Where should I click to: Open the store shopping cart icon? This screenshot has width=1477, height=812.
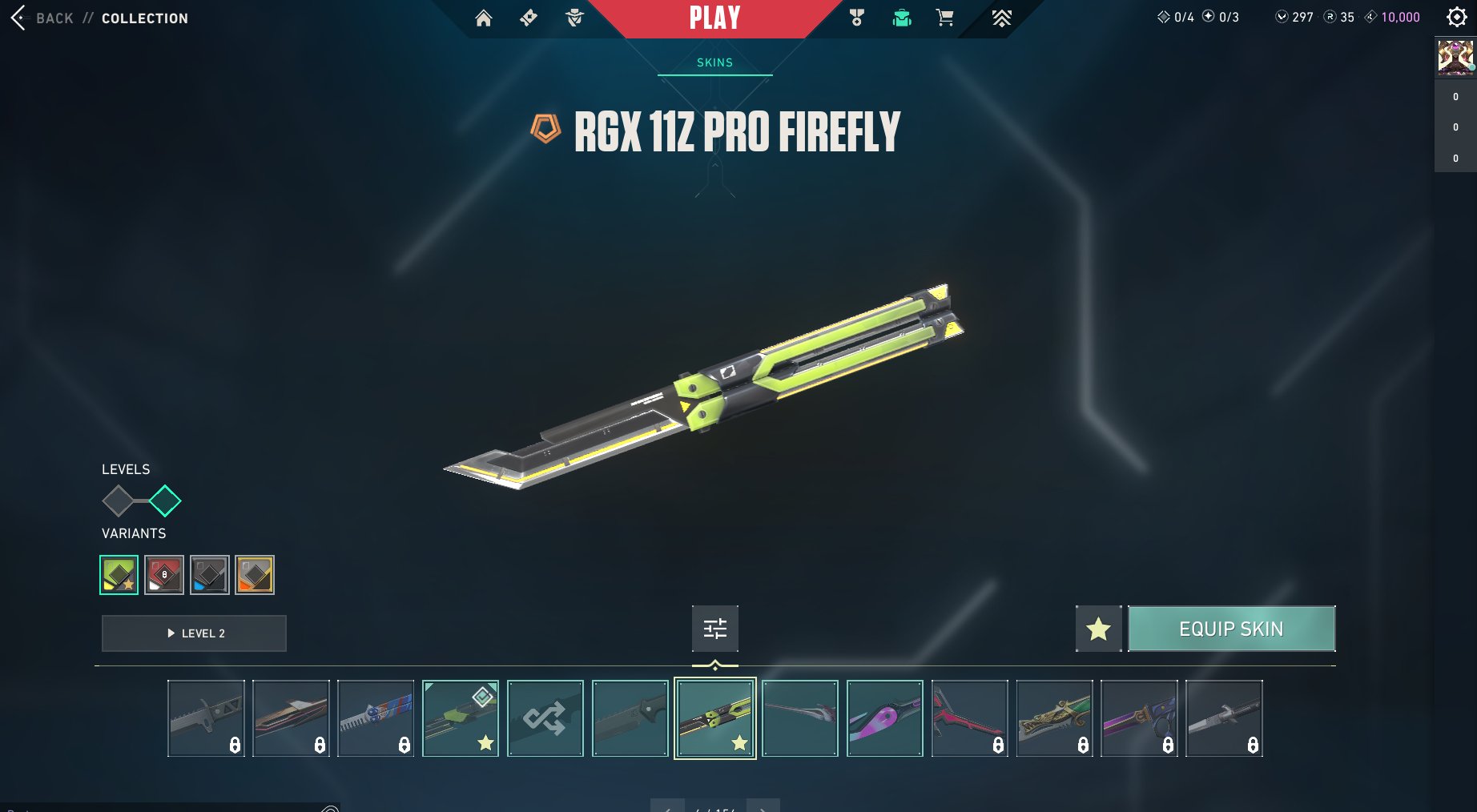pyautogui.click(x=945, y=18)
